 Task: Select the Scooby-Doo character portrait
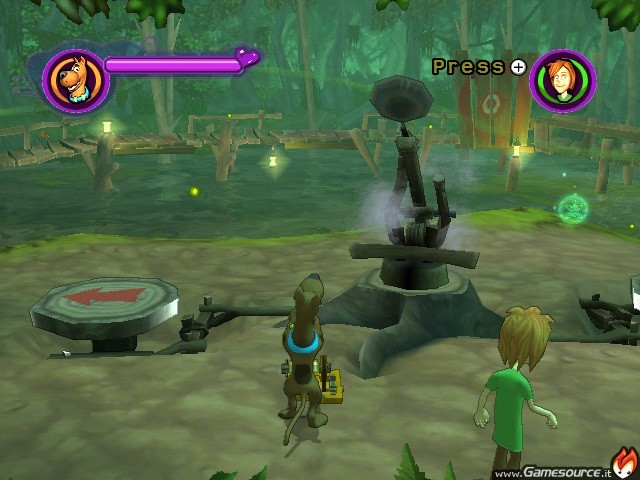pyautogui.click(x=73, y=80)
